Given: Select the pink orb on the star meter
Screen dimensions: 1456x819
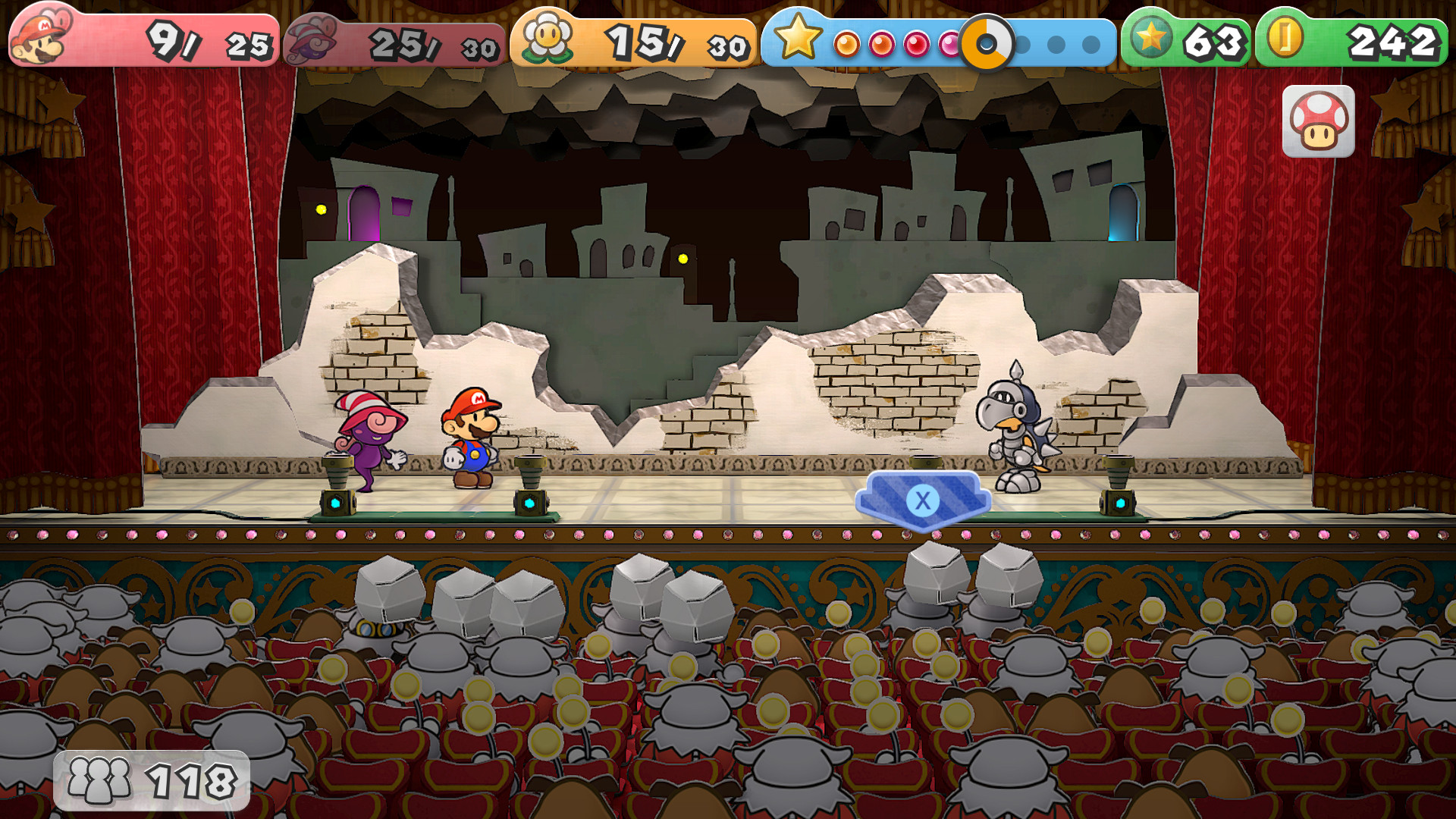Looking at the screenshot, I should tap(950, 44).
